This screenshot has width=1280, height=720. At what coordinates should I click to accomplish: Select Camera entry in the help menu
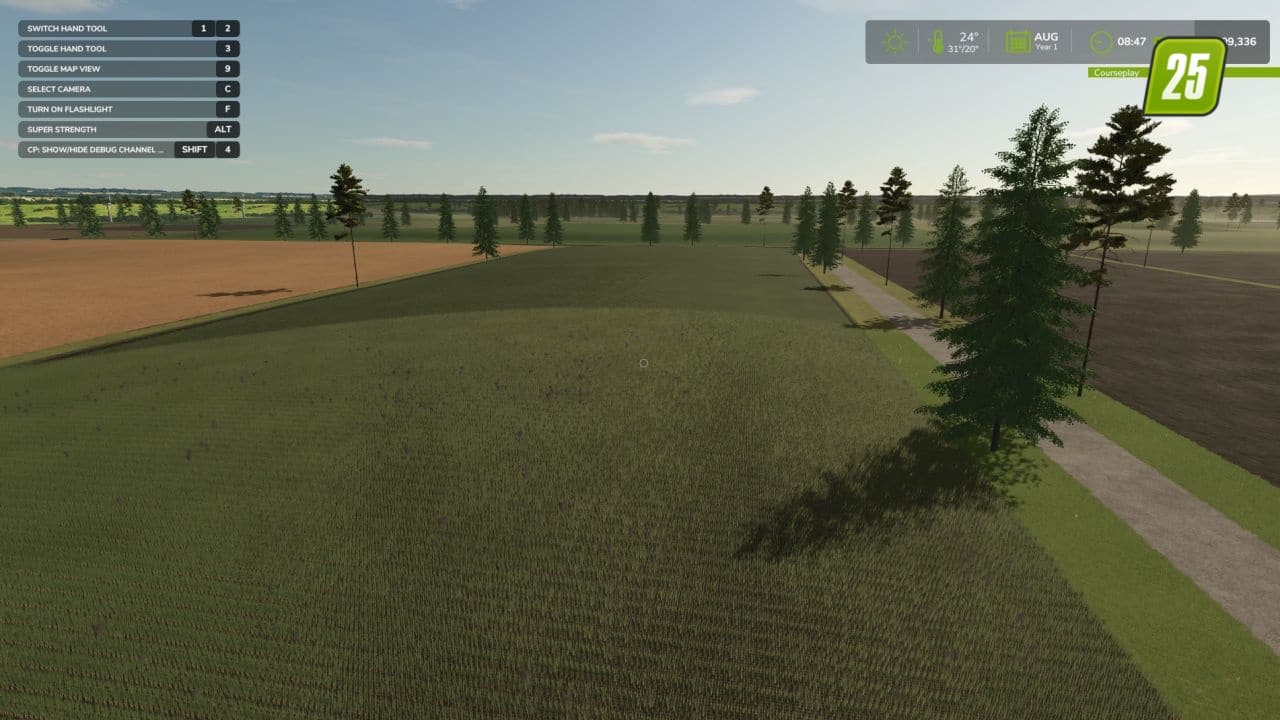pyautogui.click(x=120, y=88)
